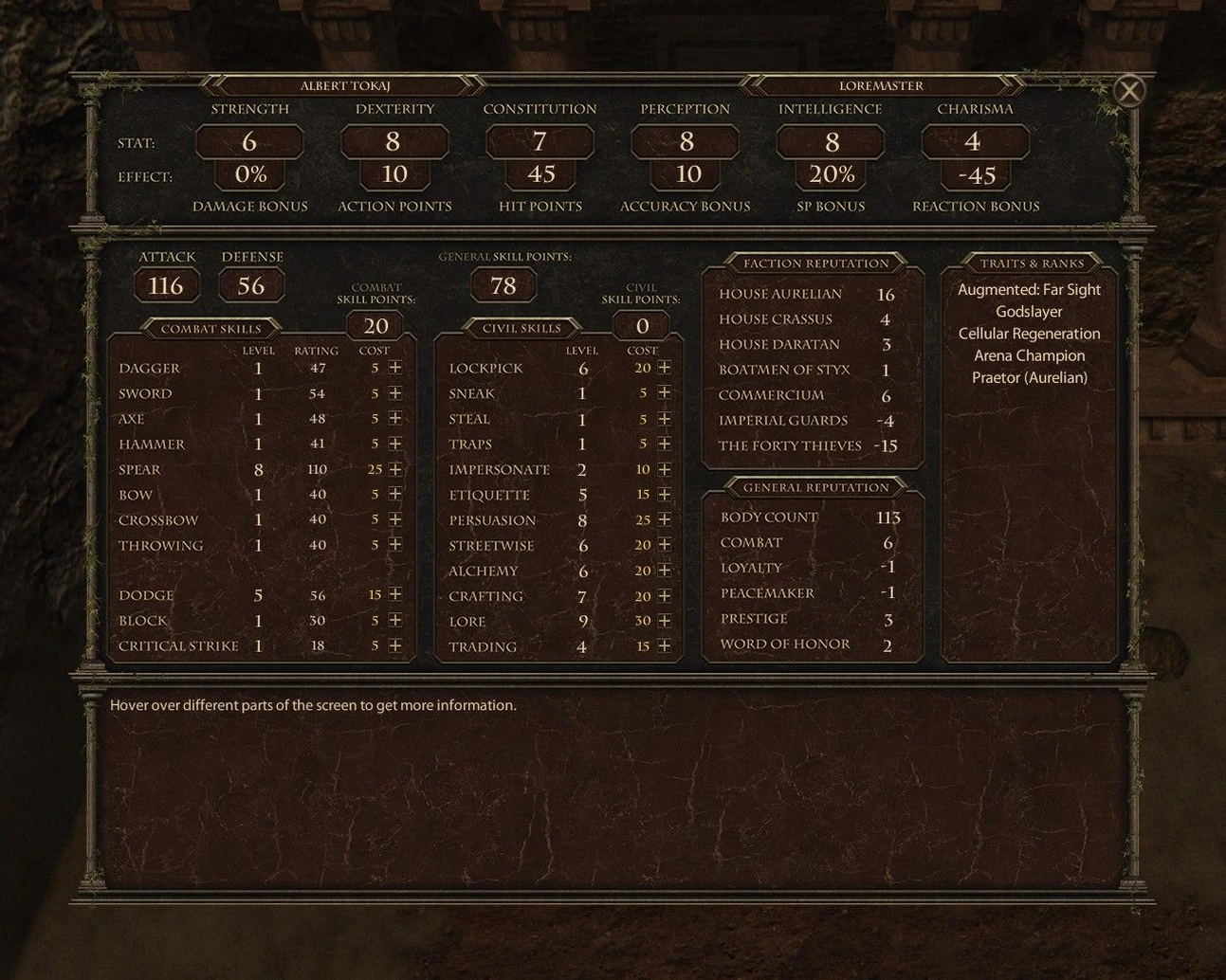
Task: Increase the Etiquette skill level
Action: [x=664, y=495]
